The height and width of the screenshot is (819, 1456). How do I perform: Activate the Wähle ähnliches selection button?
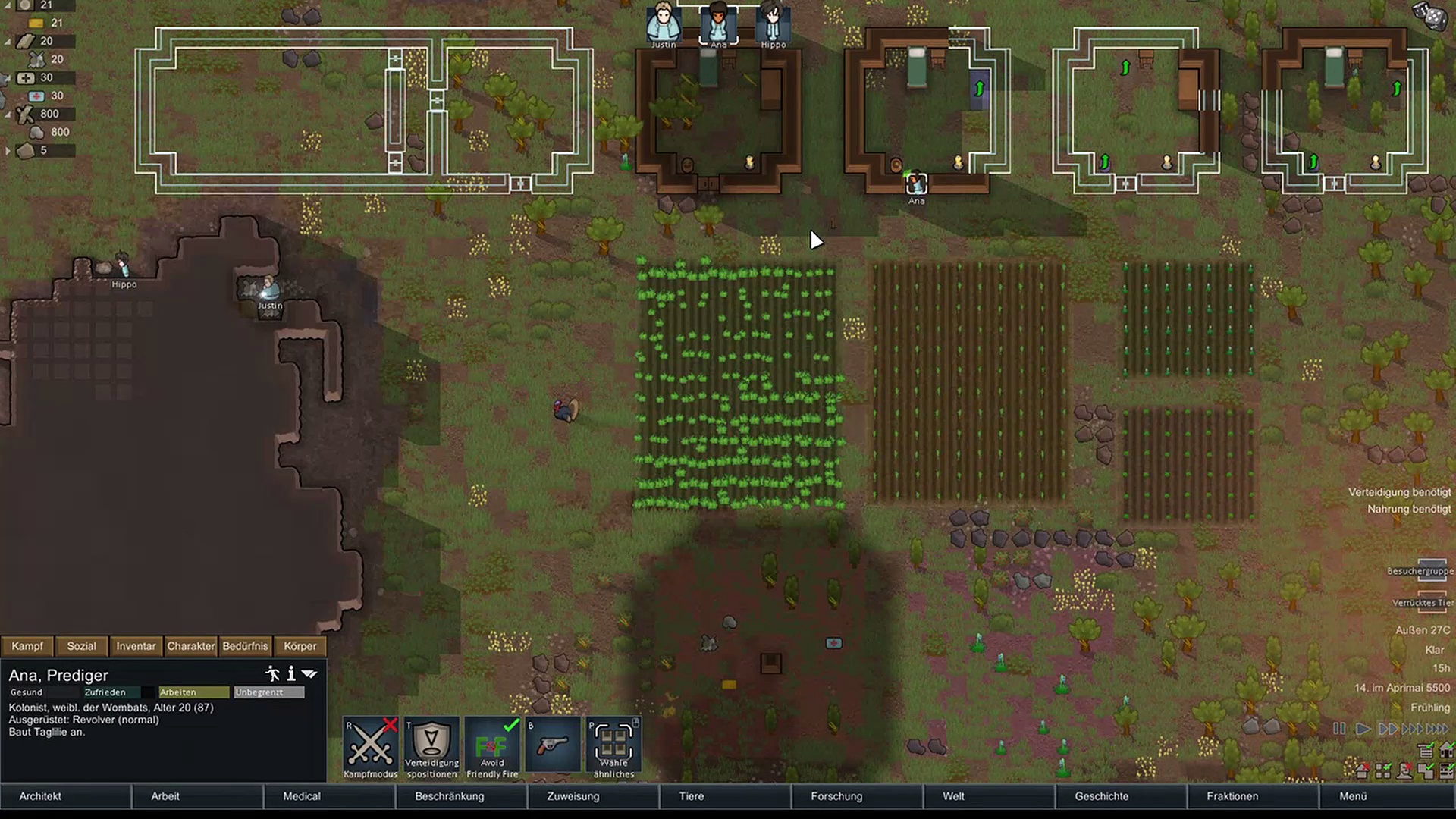coord(613,745)
